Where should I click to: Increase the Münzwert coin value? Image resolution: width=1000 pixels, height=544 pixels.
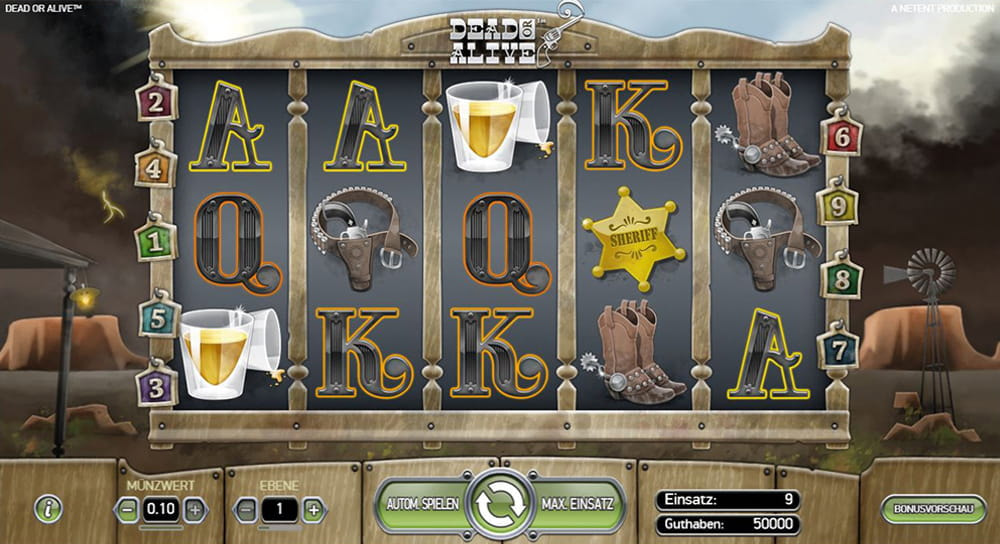194,509
